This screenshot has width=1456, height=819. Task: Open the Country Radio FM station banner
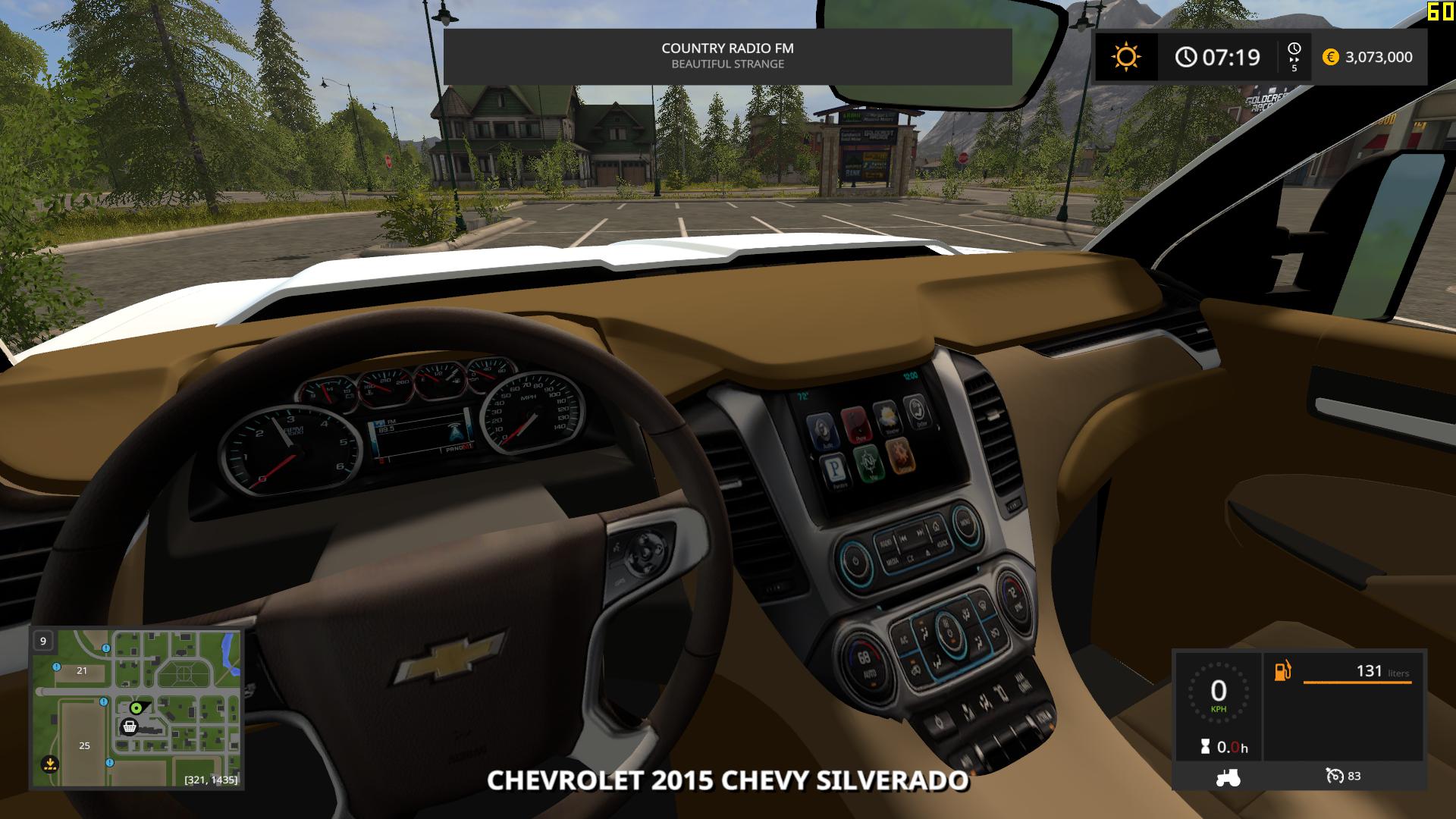coord(727,56)
